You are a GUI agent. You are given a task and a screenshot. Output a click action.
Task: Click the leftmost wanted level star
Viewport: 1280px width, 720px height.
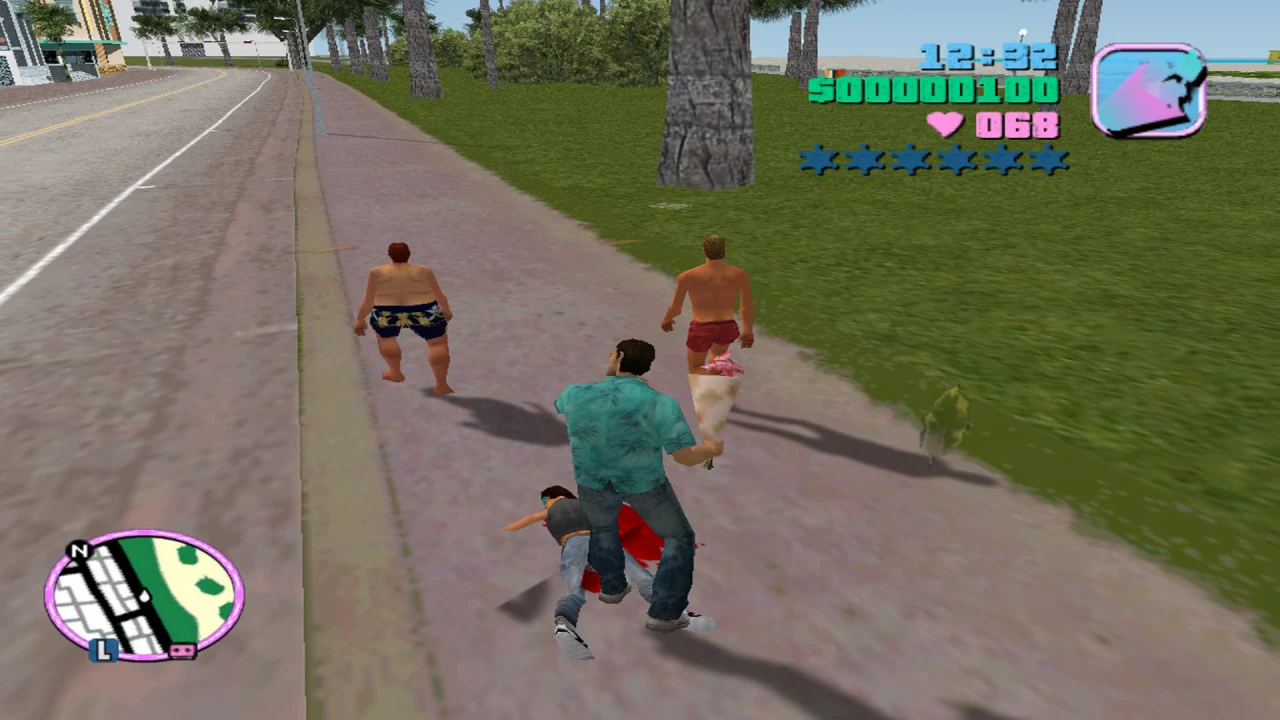click(815, 161)
